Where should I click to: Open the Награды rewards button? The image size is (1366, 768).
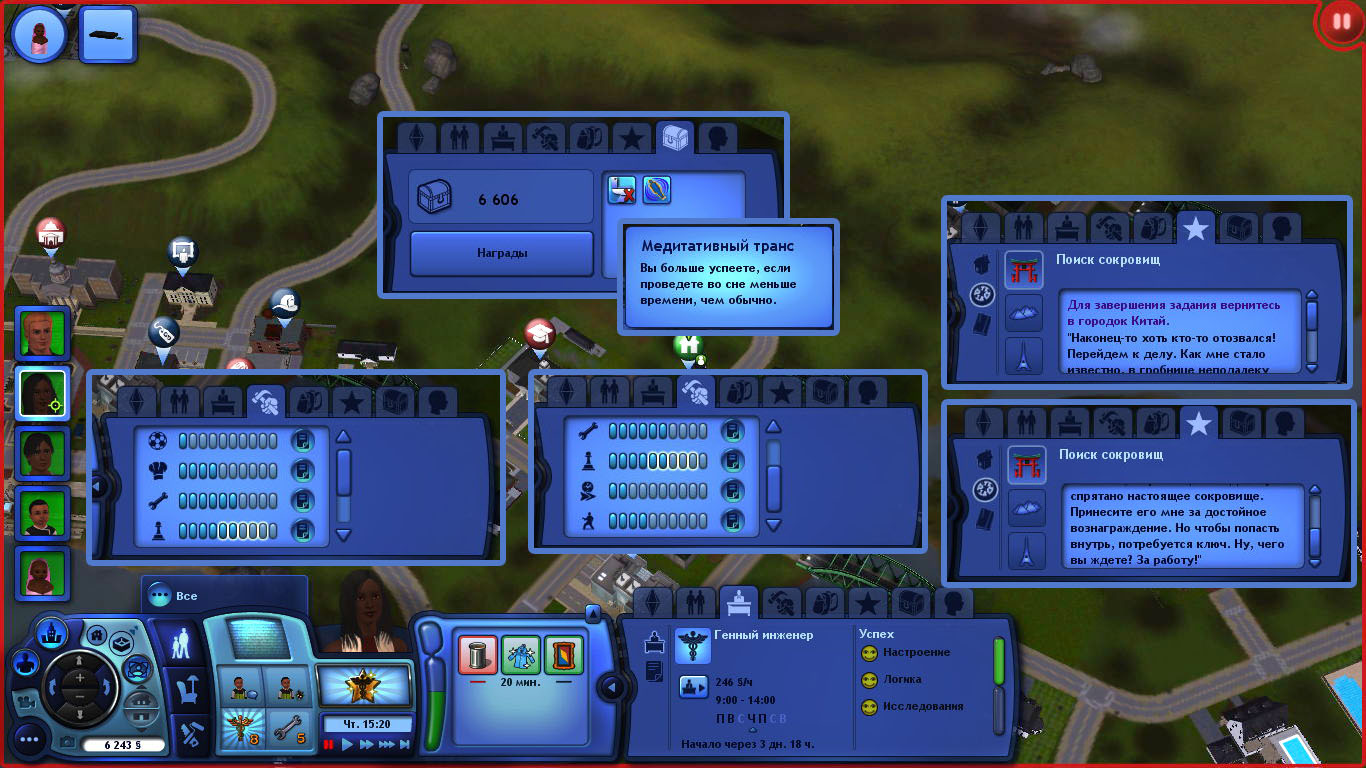tap(502, 253)
